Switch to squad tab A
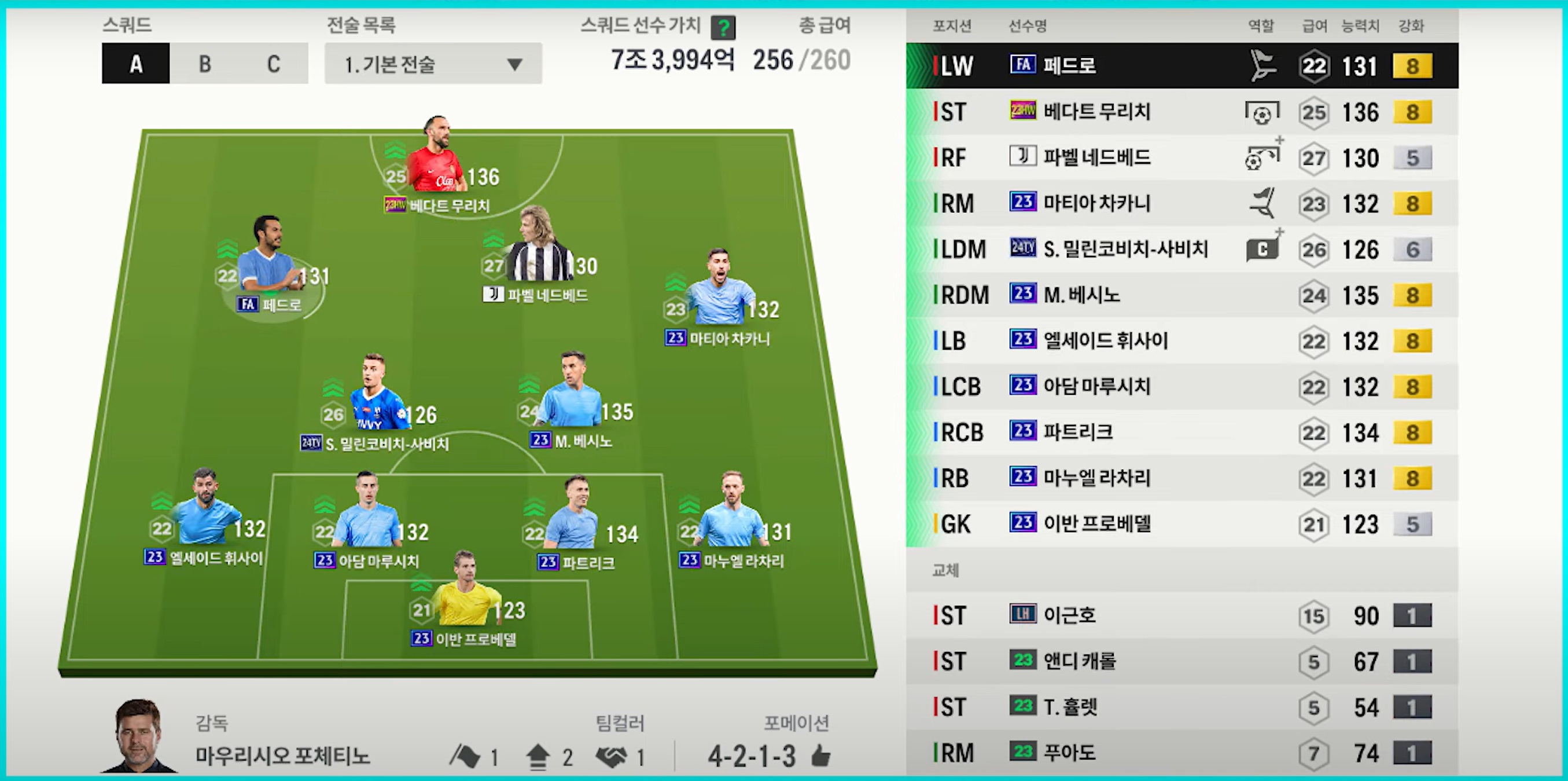Image resolution: width=1568 pixels, height=781 pixels. click(x=136, y=63)
